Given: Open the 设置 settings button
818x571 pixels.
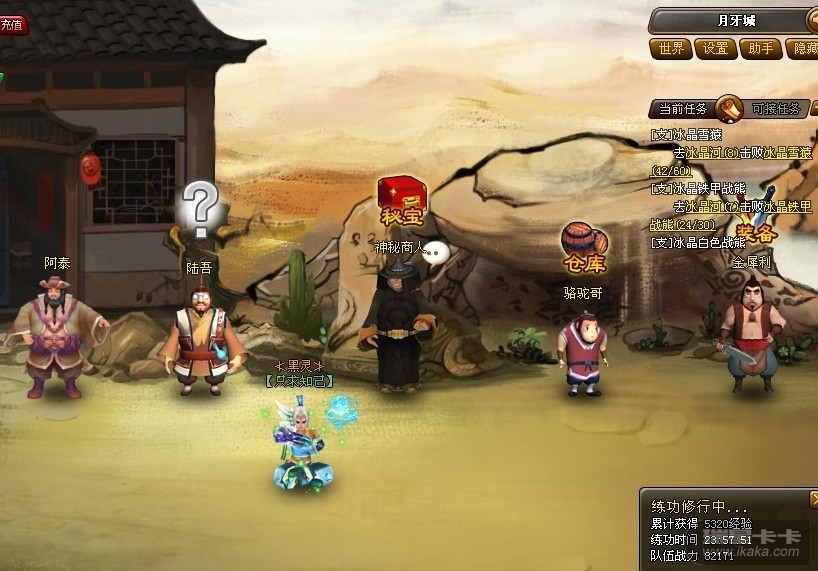Looking at the screenshot, I should click(715, 48).
